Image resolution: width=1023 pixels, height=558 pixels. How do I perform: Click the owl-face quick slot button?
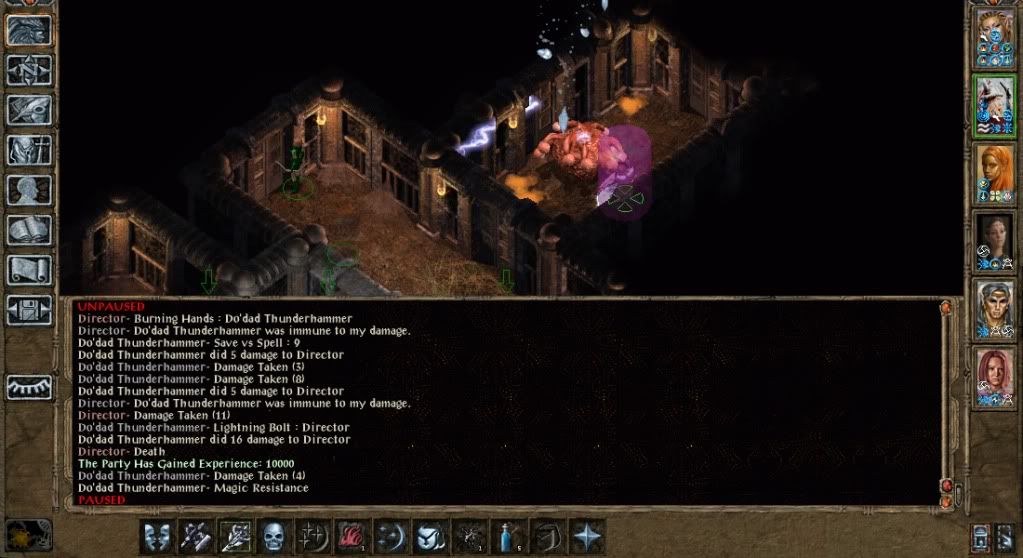(x=430, y=537)
